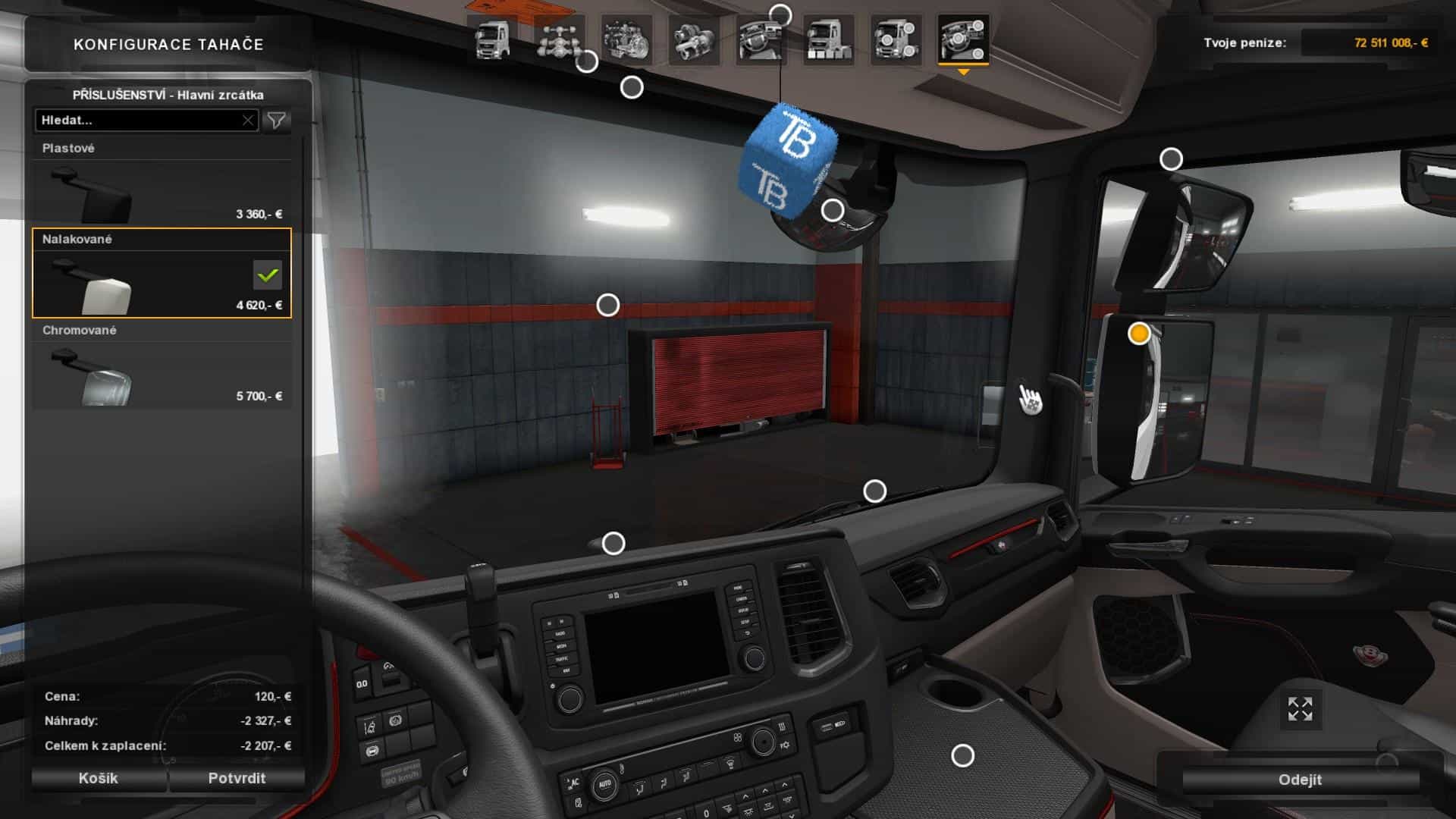This screenshot has width=1456, height=819.
Task: Click the search filter funnel icon
Action: coord(278,119)
